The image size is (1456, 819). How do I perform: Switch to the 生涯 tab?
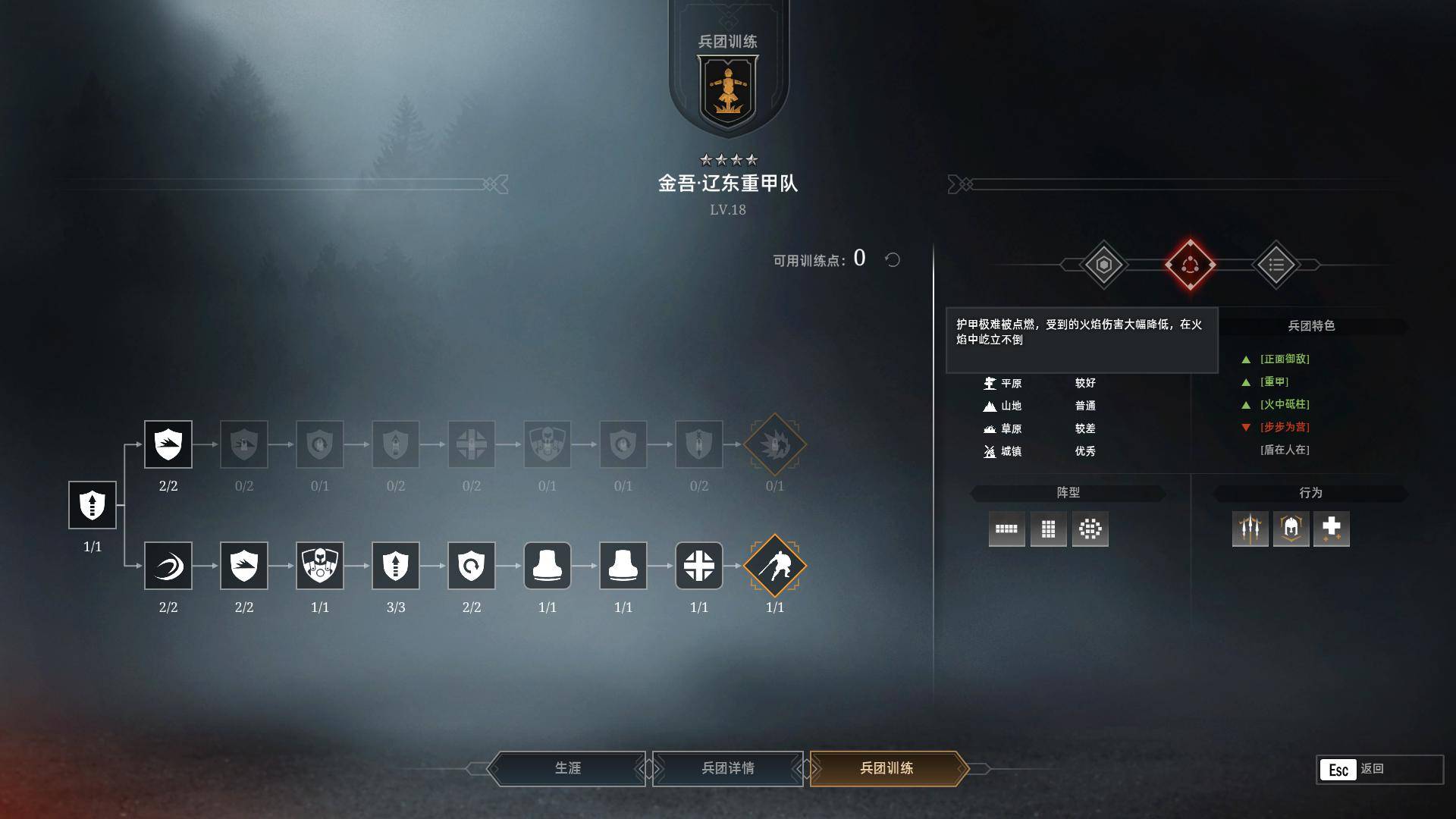pos(569,768)
